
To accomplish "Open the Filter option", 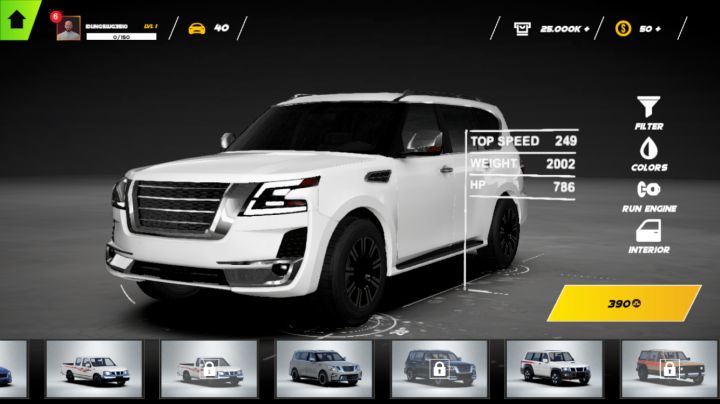I will 649,110.
